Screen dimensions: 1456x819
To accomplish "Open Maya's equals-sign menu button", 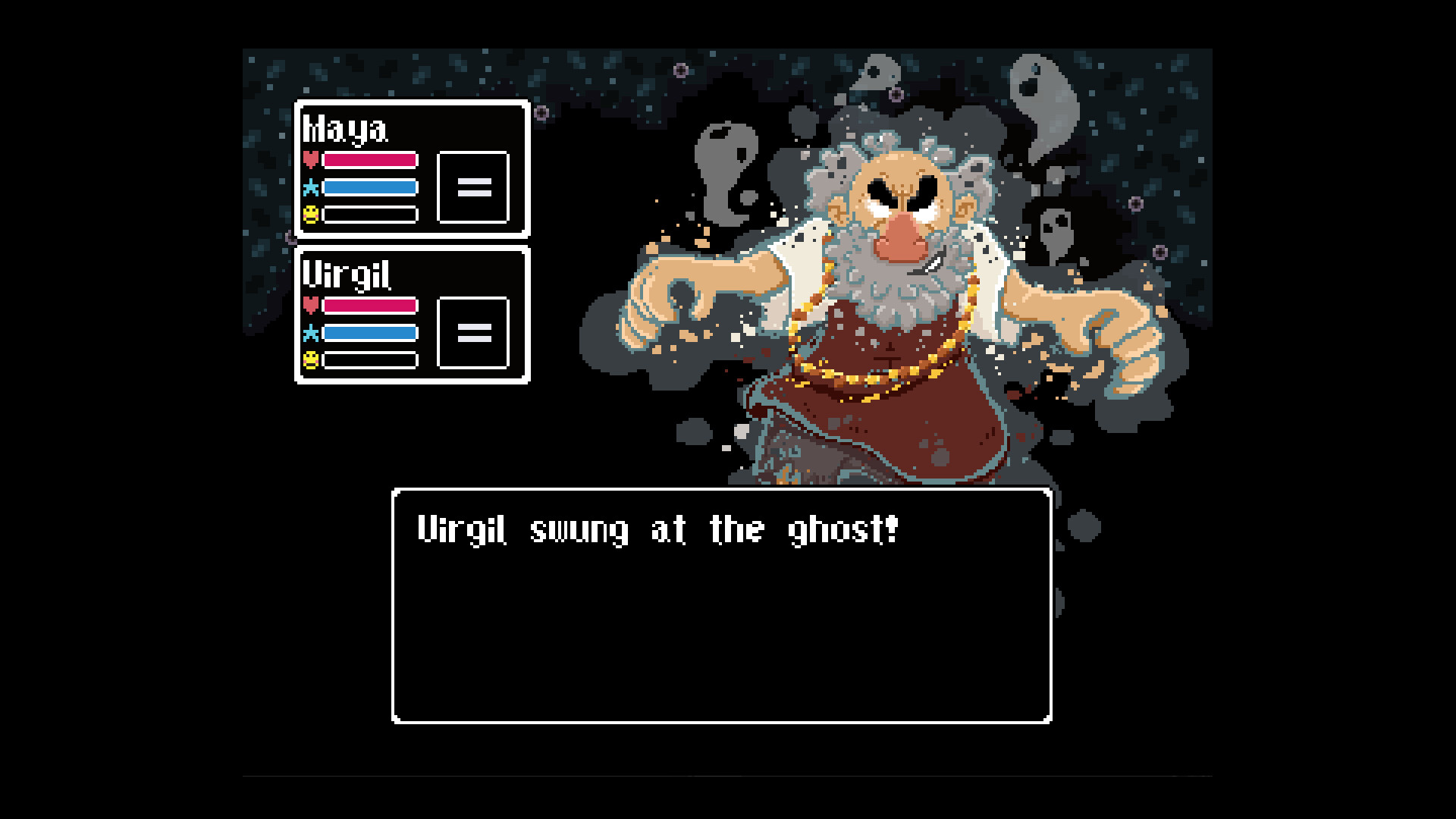I will point(474,187).
